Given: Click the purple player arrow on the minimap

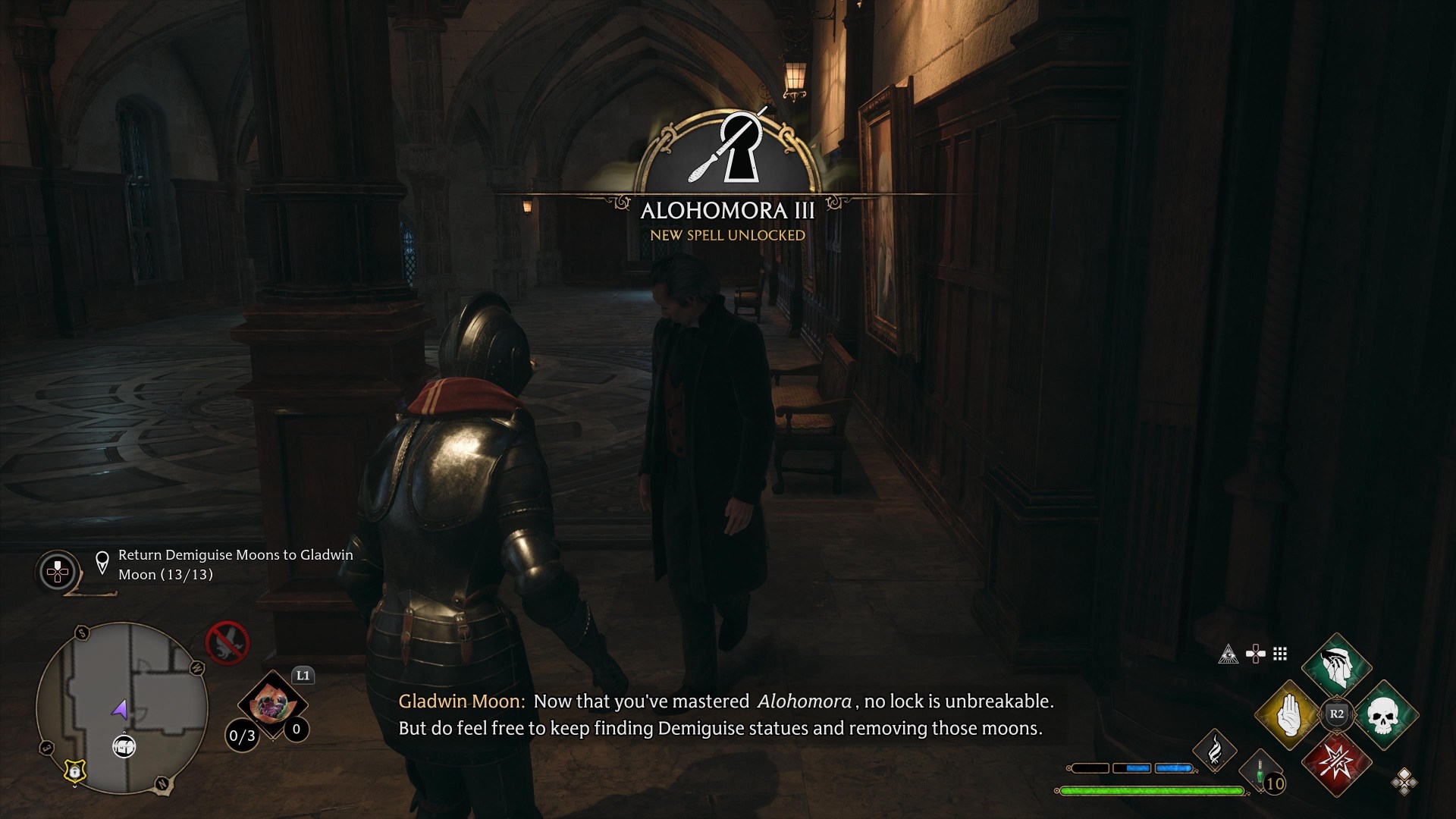Looking at the screenshot, I should (121, 710).
